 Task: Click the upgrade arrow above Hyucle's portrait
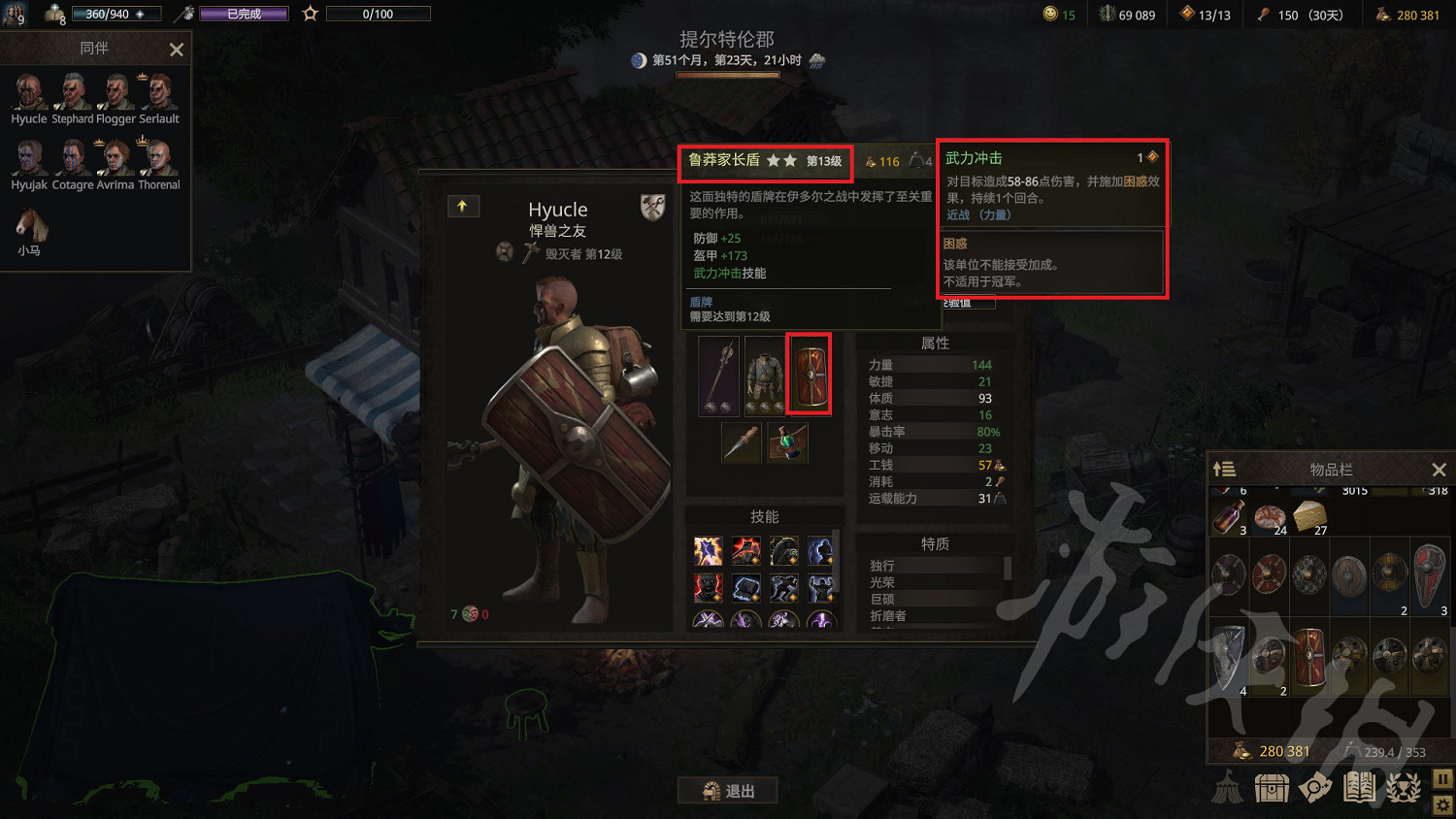(463, 206)
